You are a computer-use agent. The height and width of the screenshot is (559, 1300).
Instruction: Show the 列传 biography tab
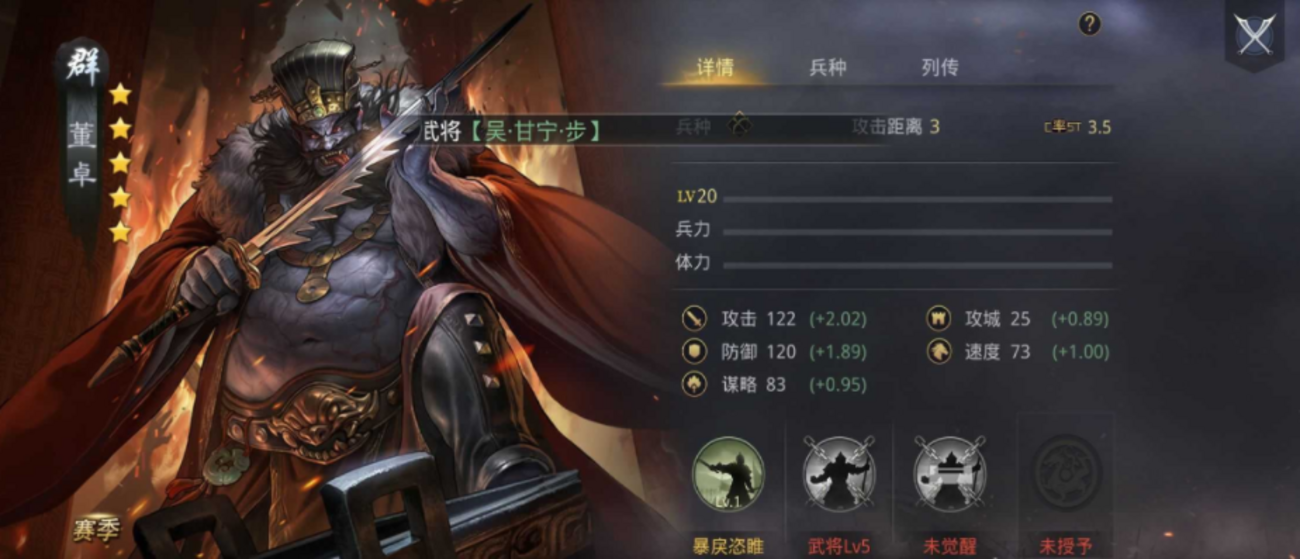tap(939, 68)
